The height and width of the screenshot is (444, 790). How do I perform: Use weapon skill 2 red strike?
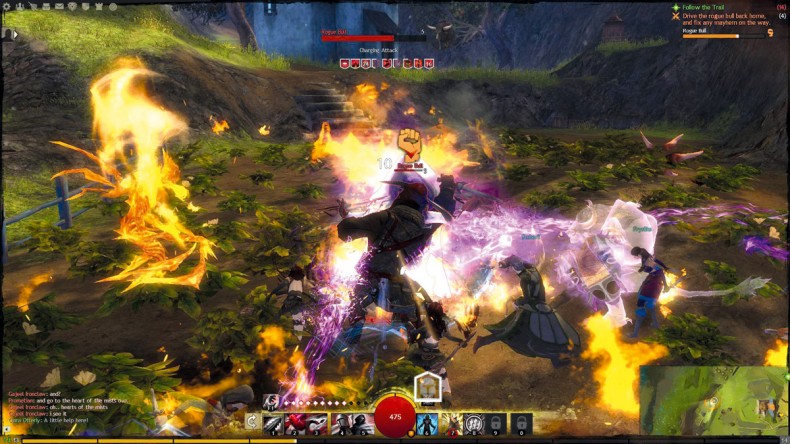coord(295,423)
